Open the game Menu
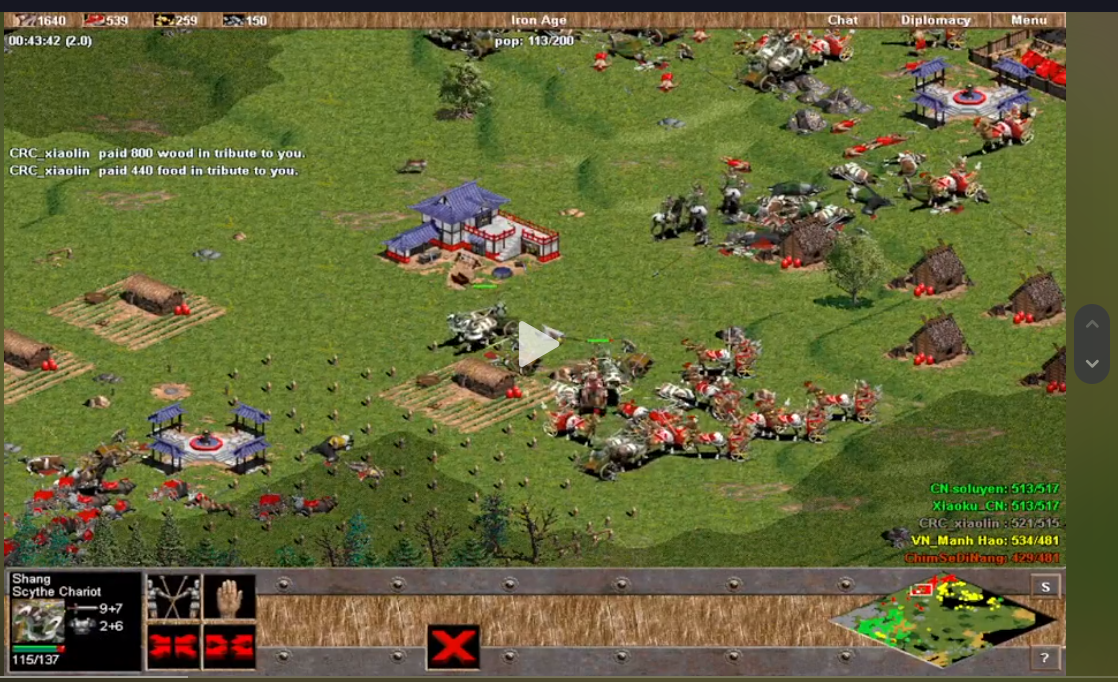The image size is (1118, 682). pos(1028,20)
